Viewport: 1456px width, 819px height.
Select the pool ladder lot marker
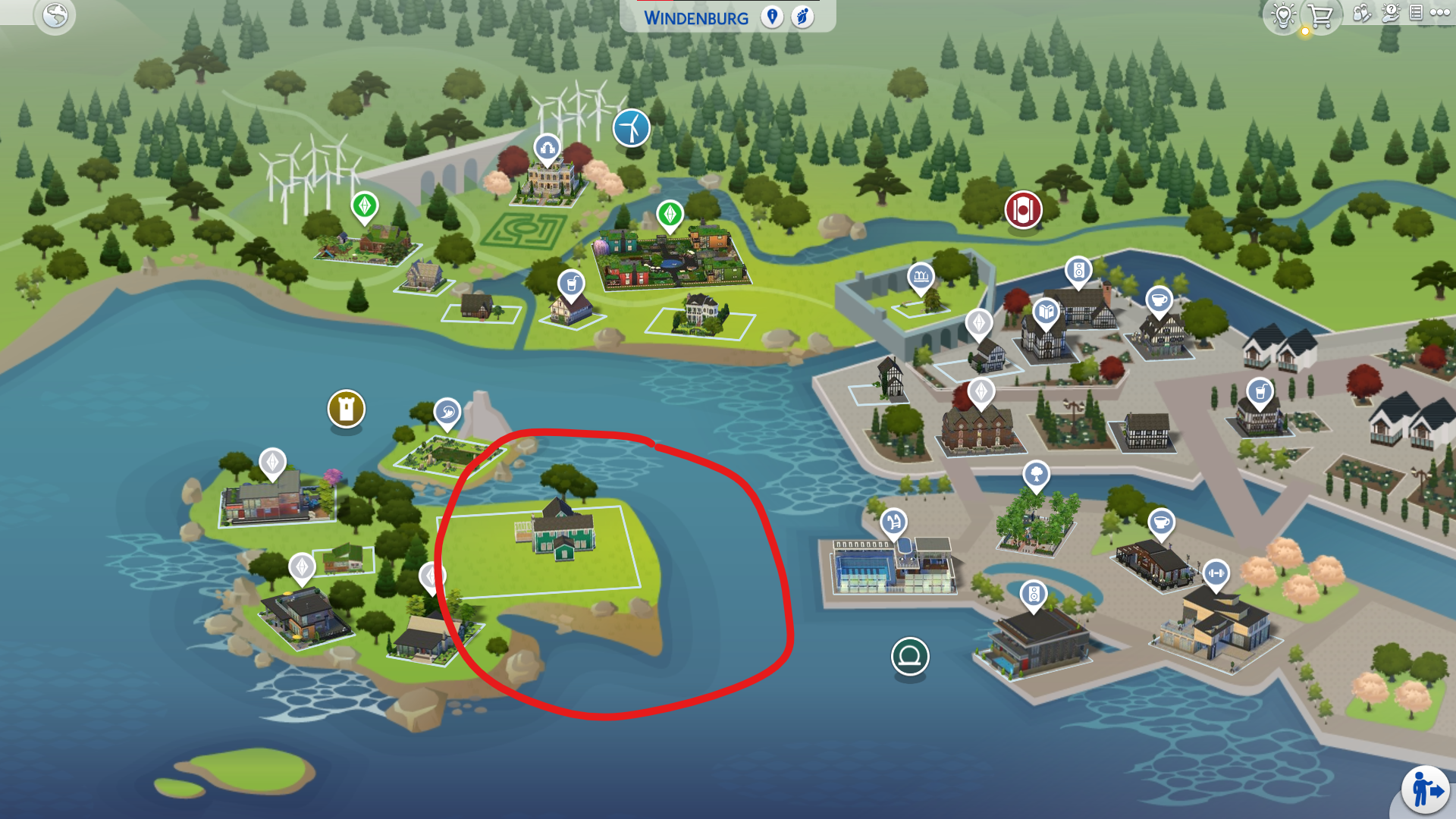click(893, 522)
